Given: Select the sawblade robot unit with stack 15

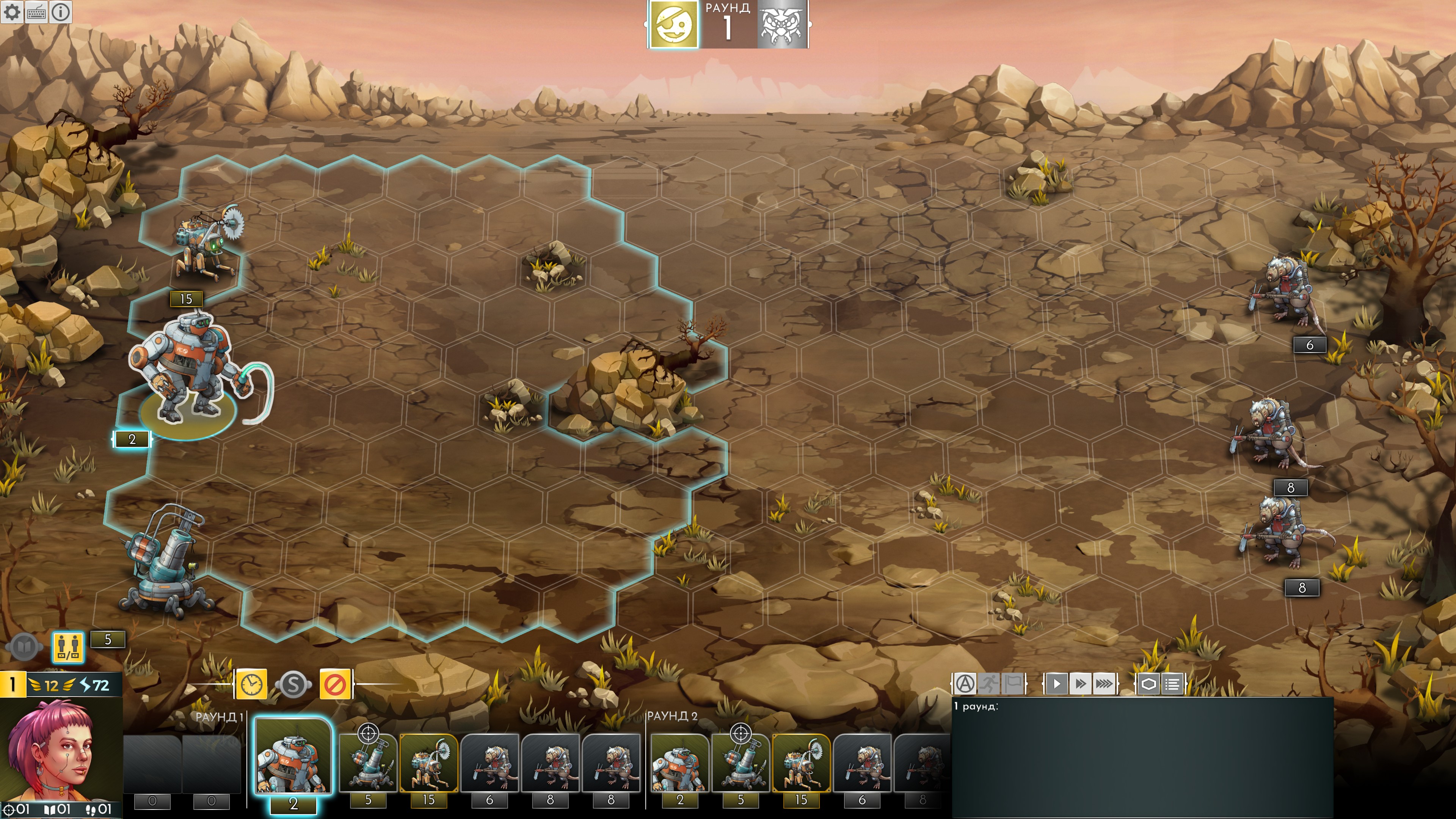Looking at the screenshot, I should pyautogui.click(x=207, y=243).
